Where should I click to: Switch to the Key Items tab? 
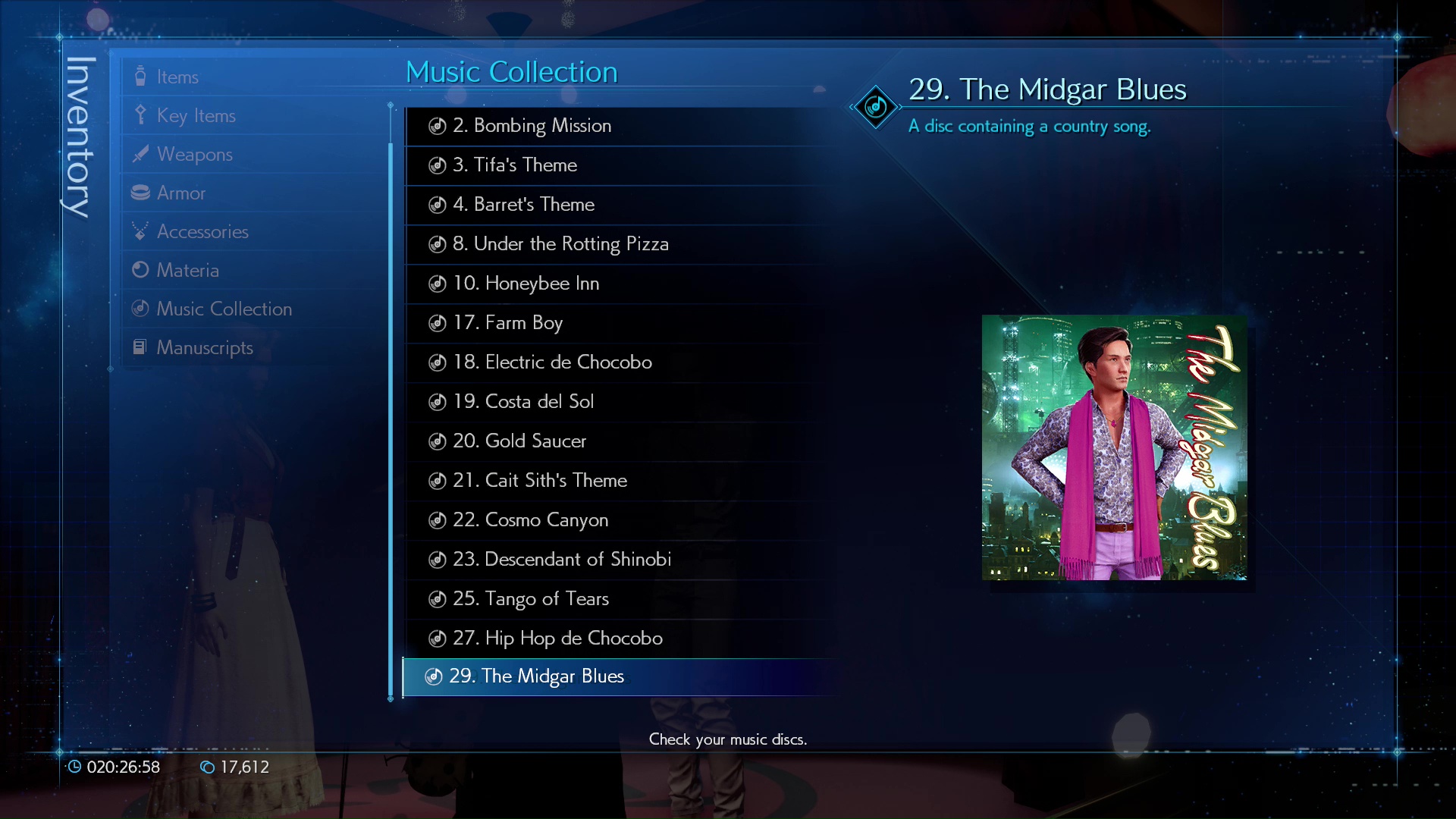tap(196, 115)
